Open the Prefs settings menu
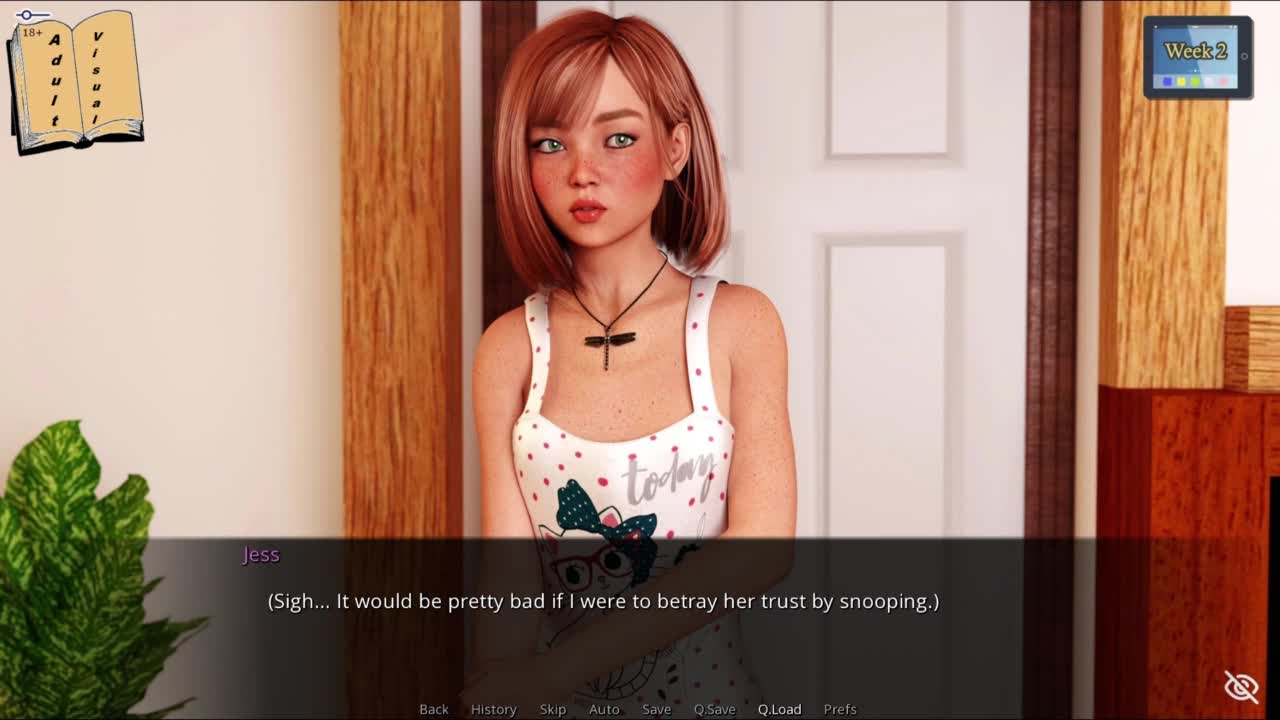 [x=840, y=709]
